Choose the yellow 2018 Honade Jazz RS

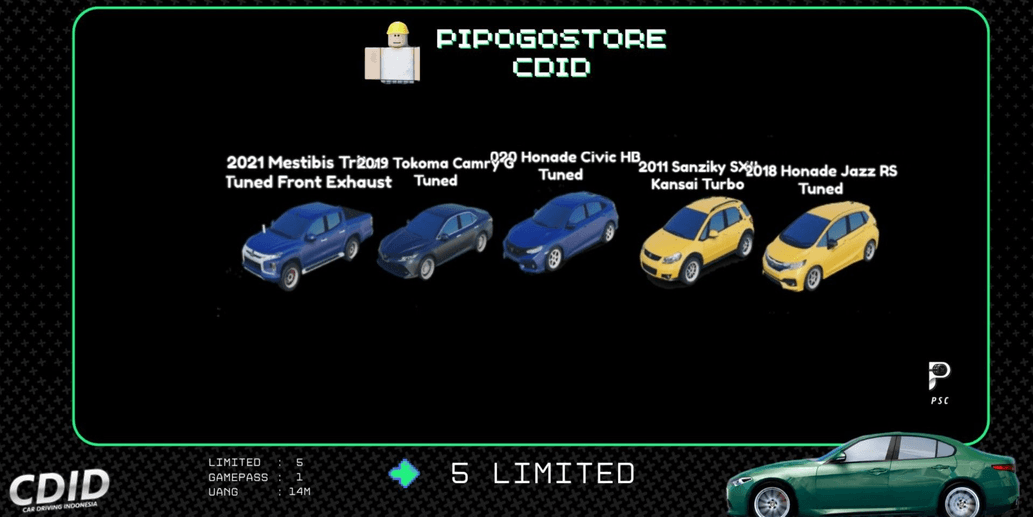[821, 245]
